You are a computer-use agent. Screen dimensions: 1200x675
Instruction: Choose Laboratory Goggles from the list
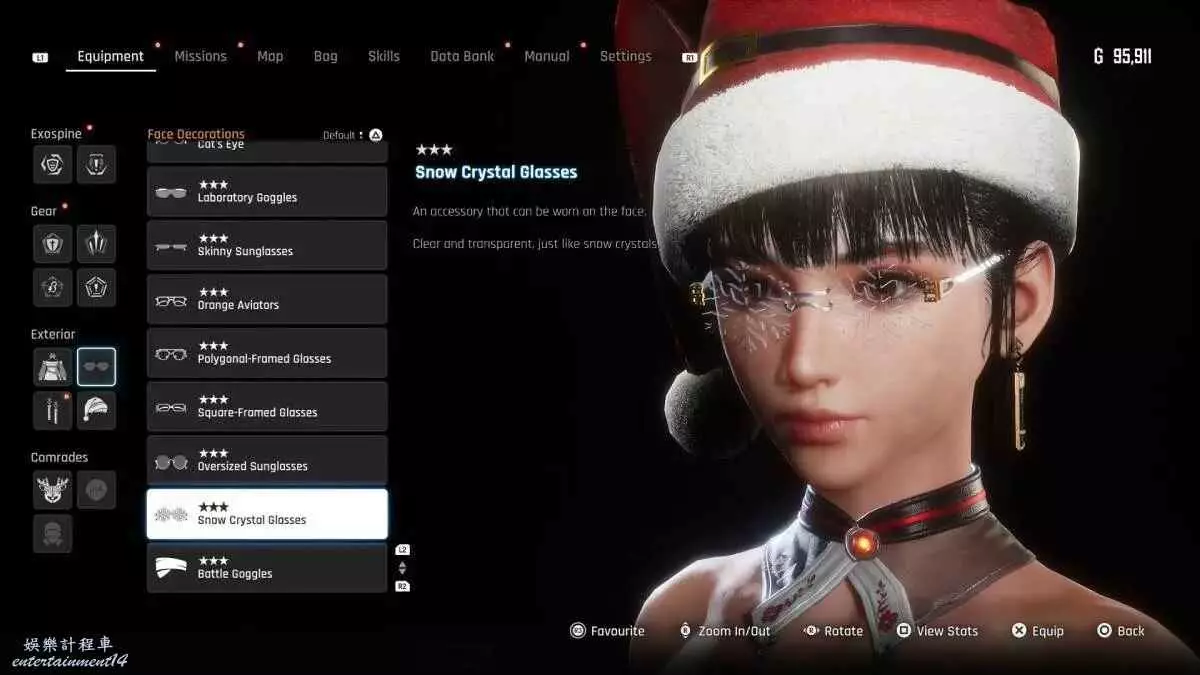tap(267, 192)
